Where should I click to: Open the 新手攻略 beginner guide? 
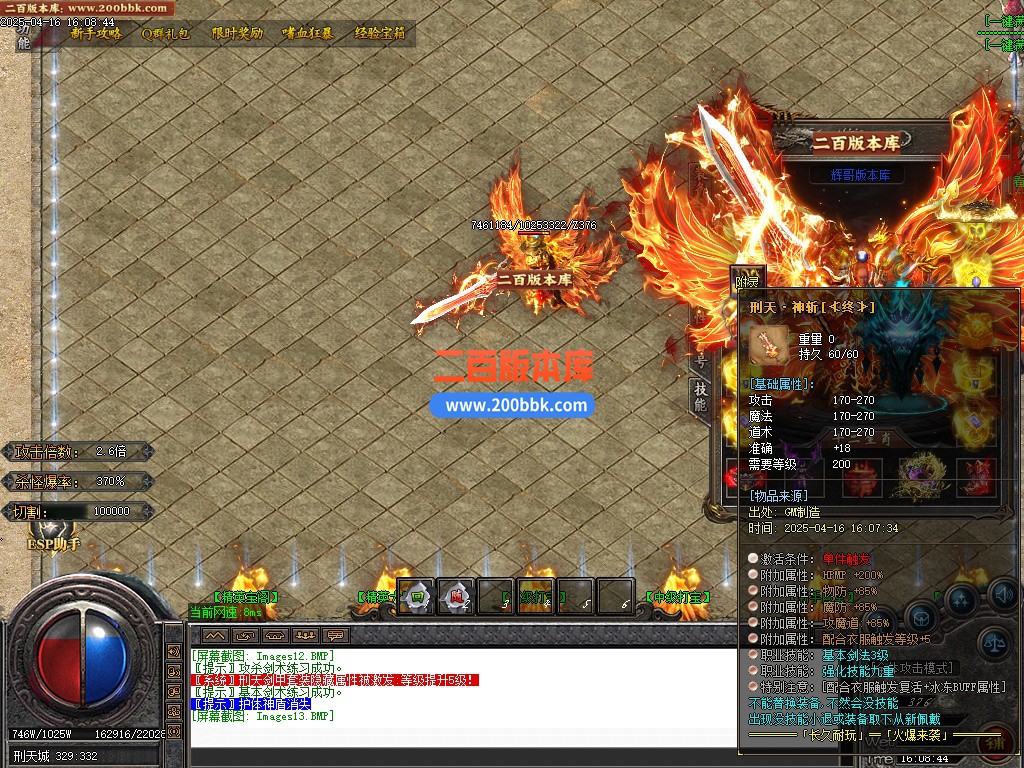click(97, 33)
